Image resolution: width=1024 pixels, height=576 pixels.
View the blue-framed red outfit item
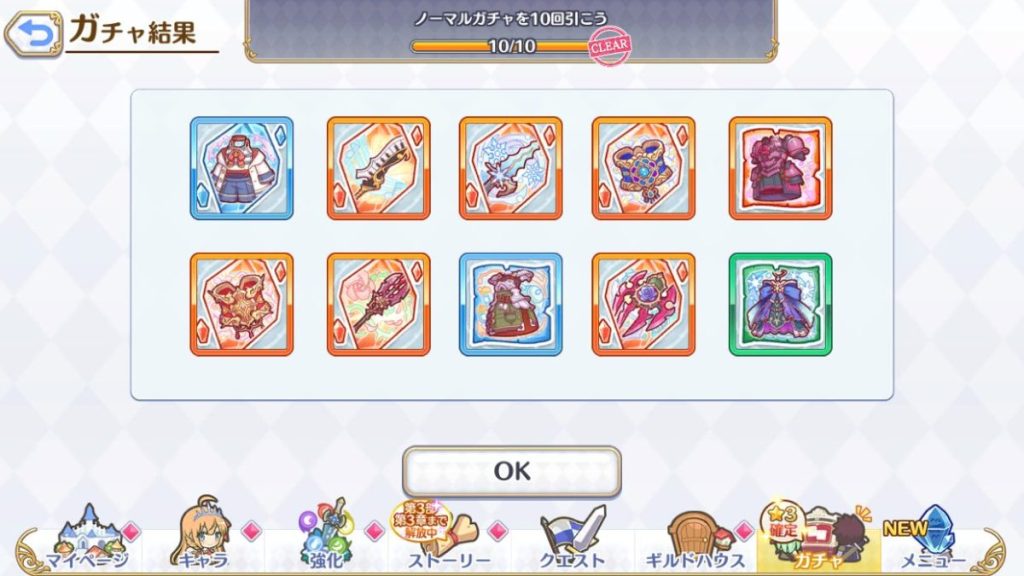511,304
